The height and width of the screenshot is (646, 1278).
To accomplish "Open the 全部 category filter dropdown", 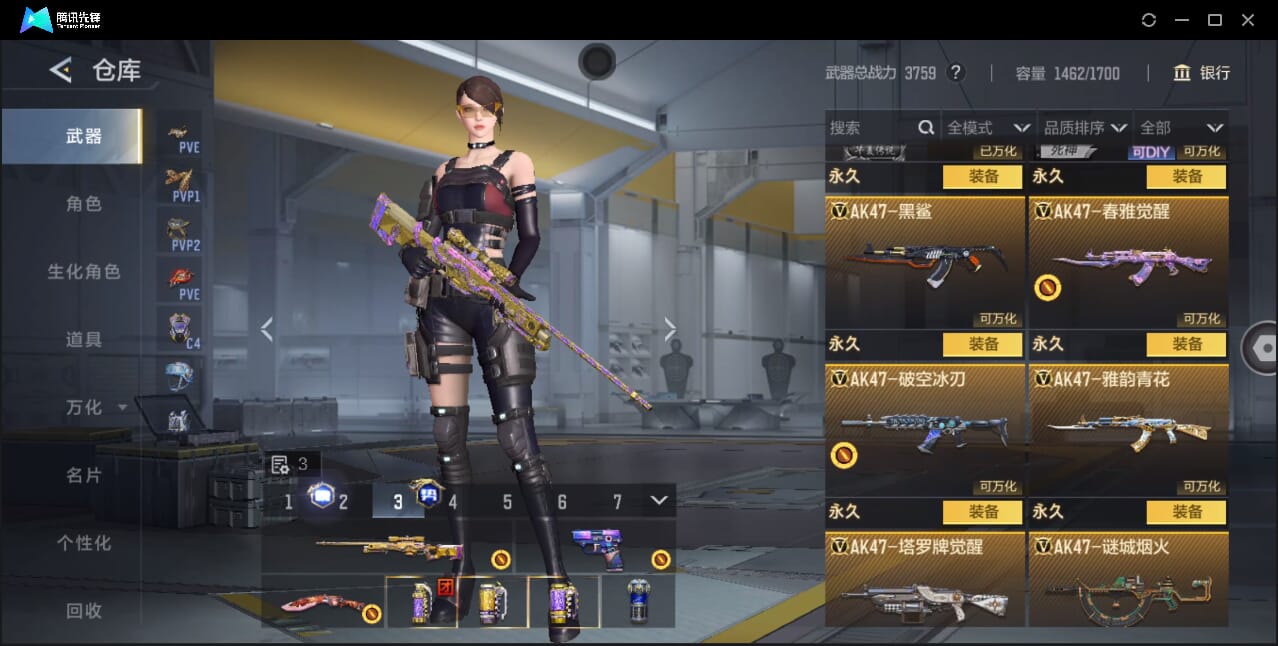I will (x=1182, y=128).
